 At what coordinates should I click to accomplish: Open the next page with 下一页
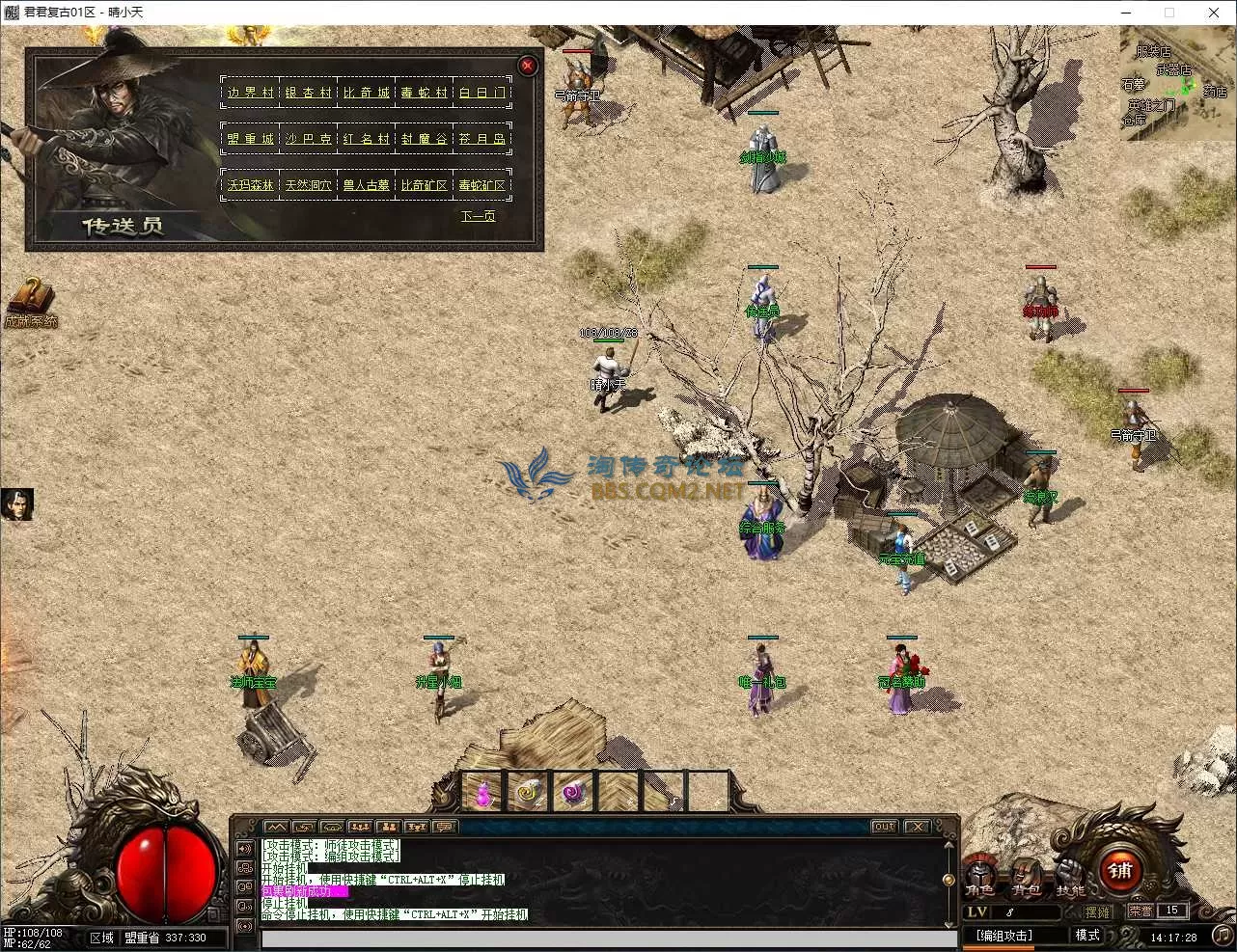click(x=478, y=216)
